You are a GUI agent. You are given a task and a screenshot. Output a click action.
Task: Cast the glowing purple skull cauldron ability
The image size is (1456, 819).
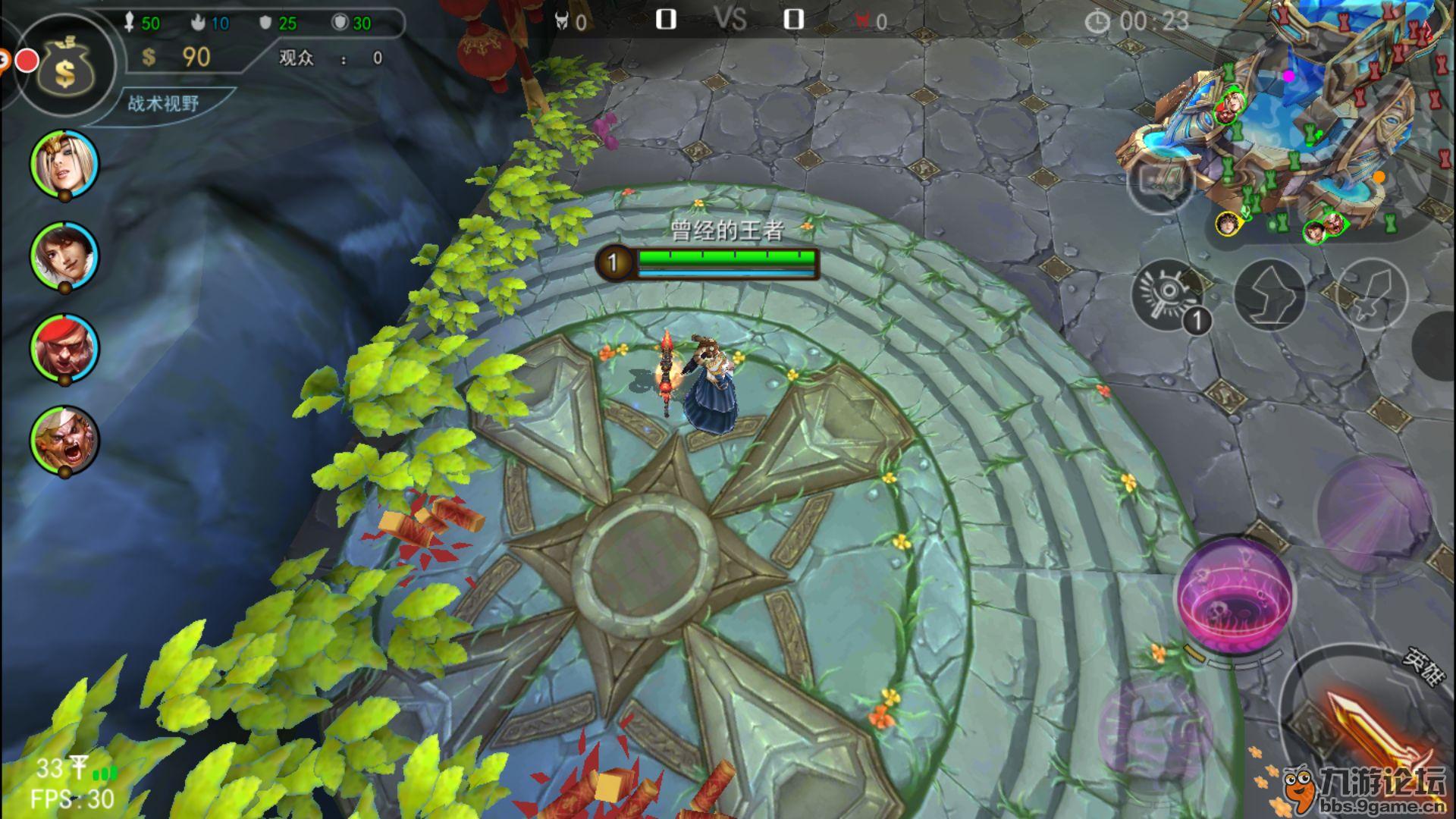[x=1234, y=595]
